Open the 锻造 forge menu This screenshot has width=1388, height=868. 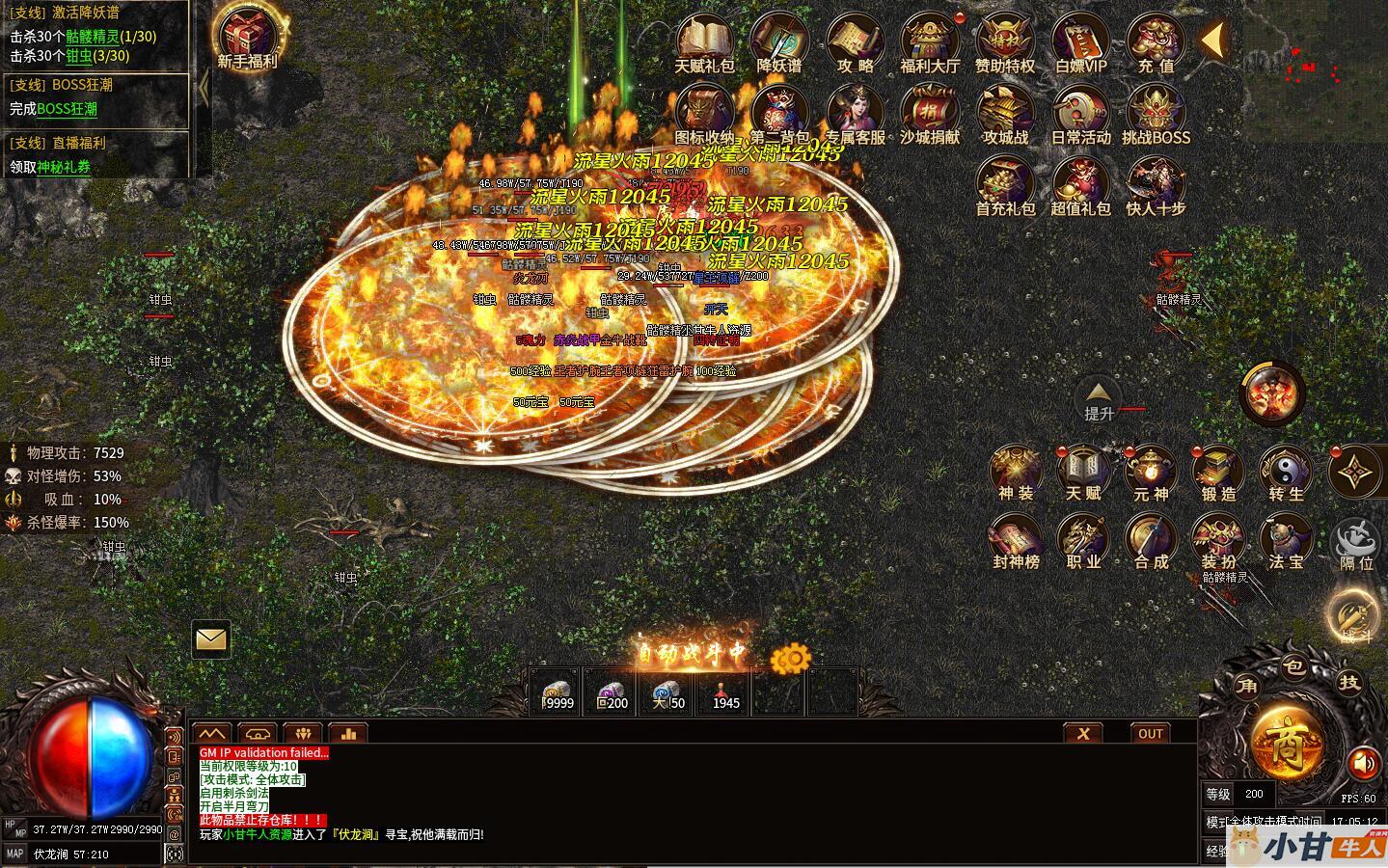click(x=1218, y=471)
